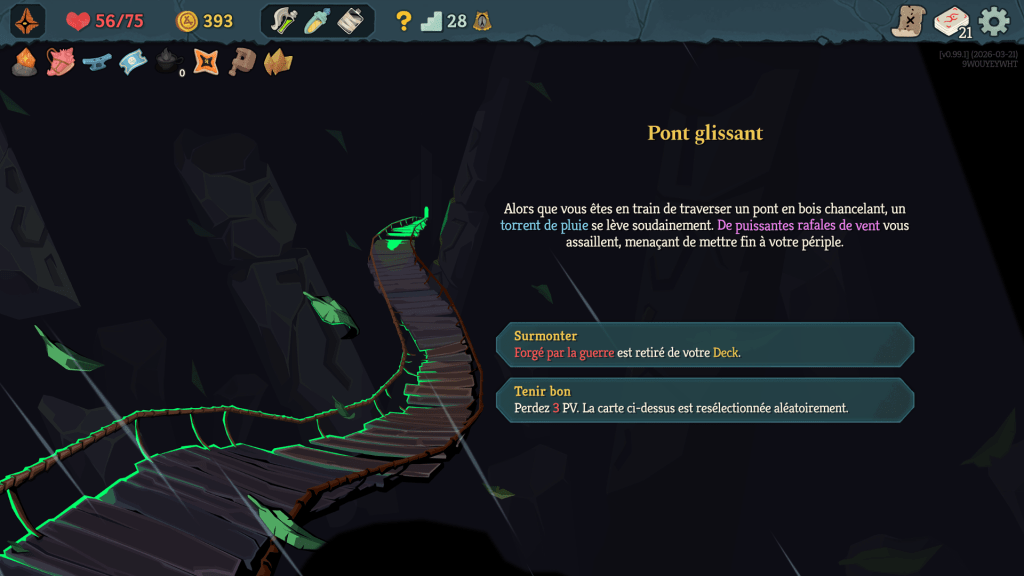
Task: Select the grey hip flask potion
Action: [350, 21]
